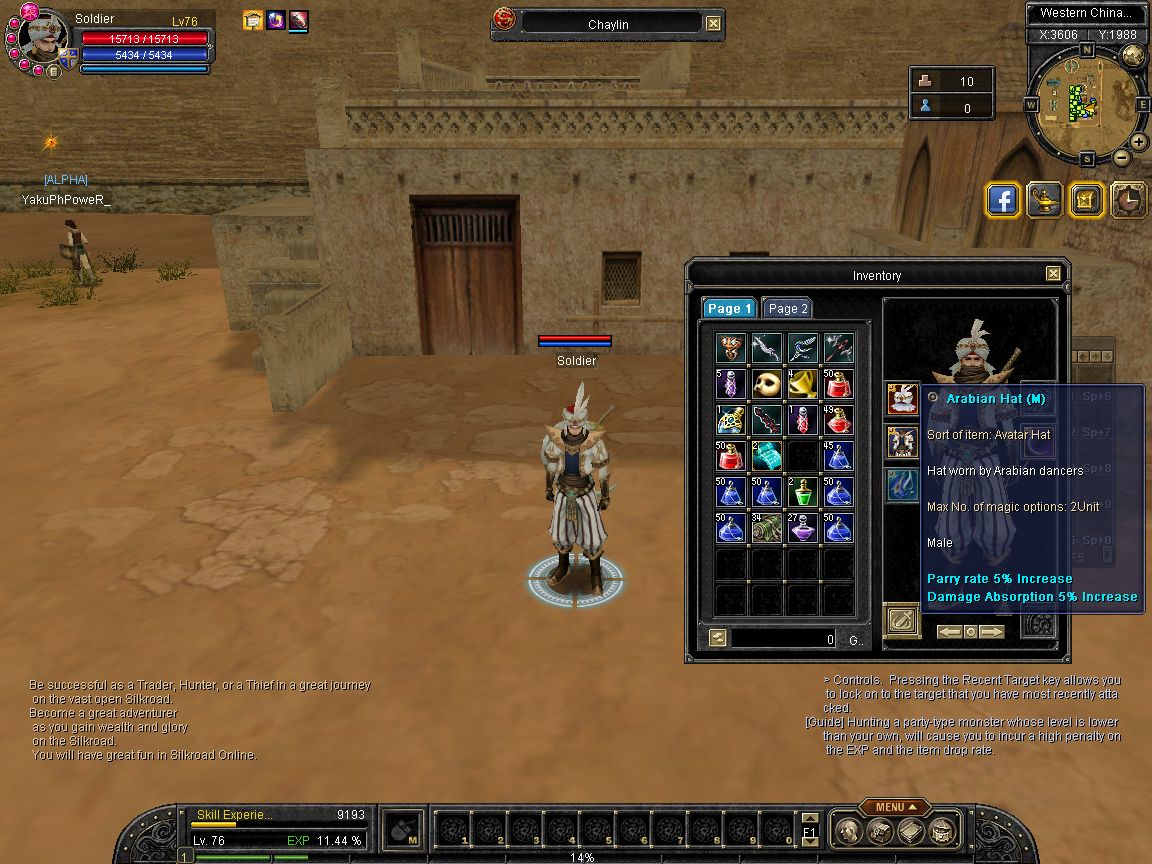Click the Soldier character portrait
1152x864 pixels.
[43, 40]
